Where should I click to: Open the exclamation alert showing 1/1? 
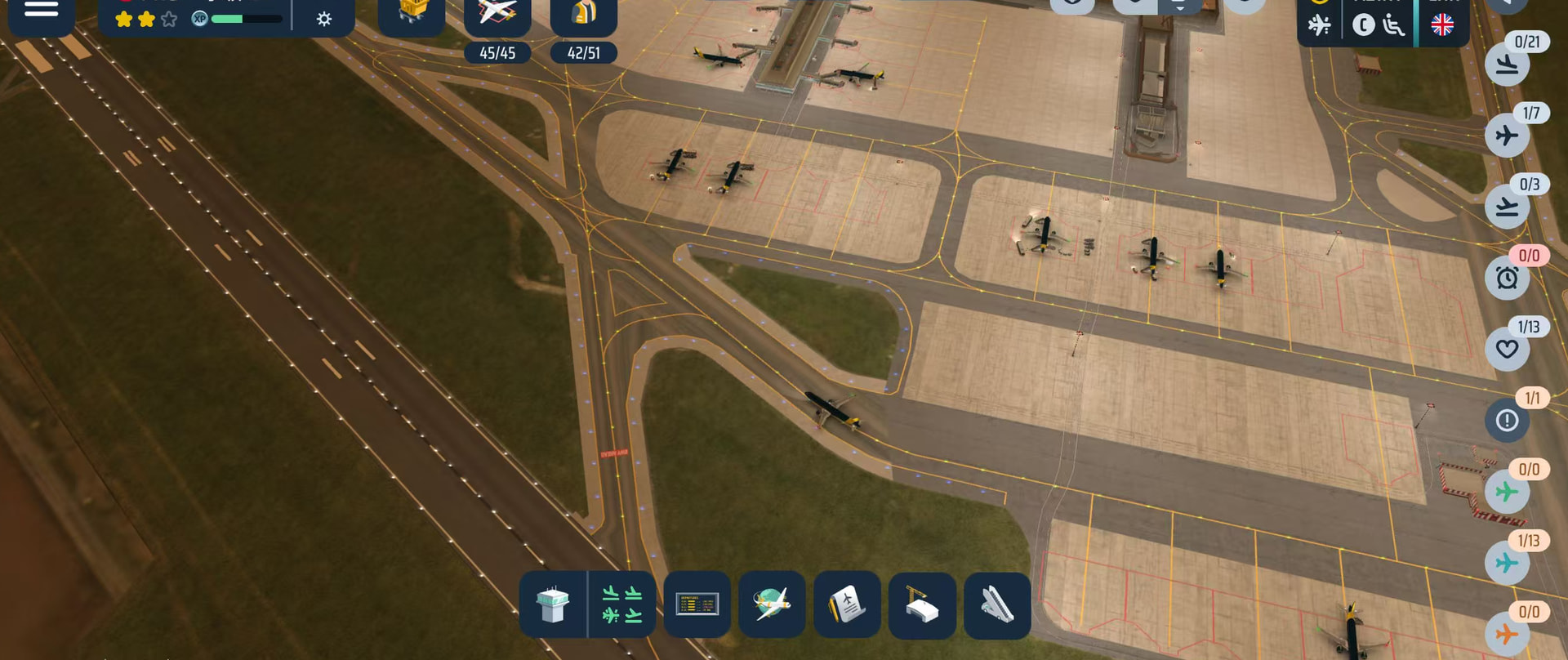[1508, 421]
